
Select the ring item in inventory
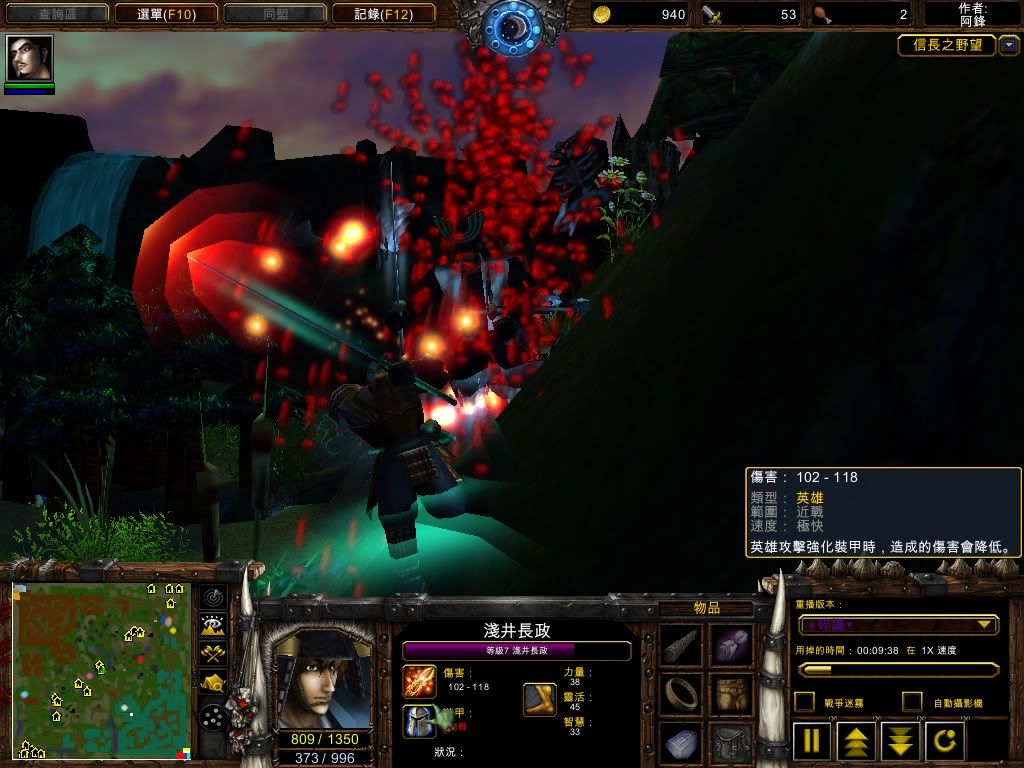(682, 693)
